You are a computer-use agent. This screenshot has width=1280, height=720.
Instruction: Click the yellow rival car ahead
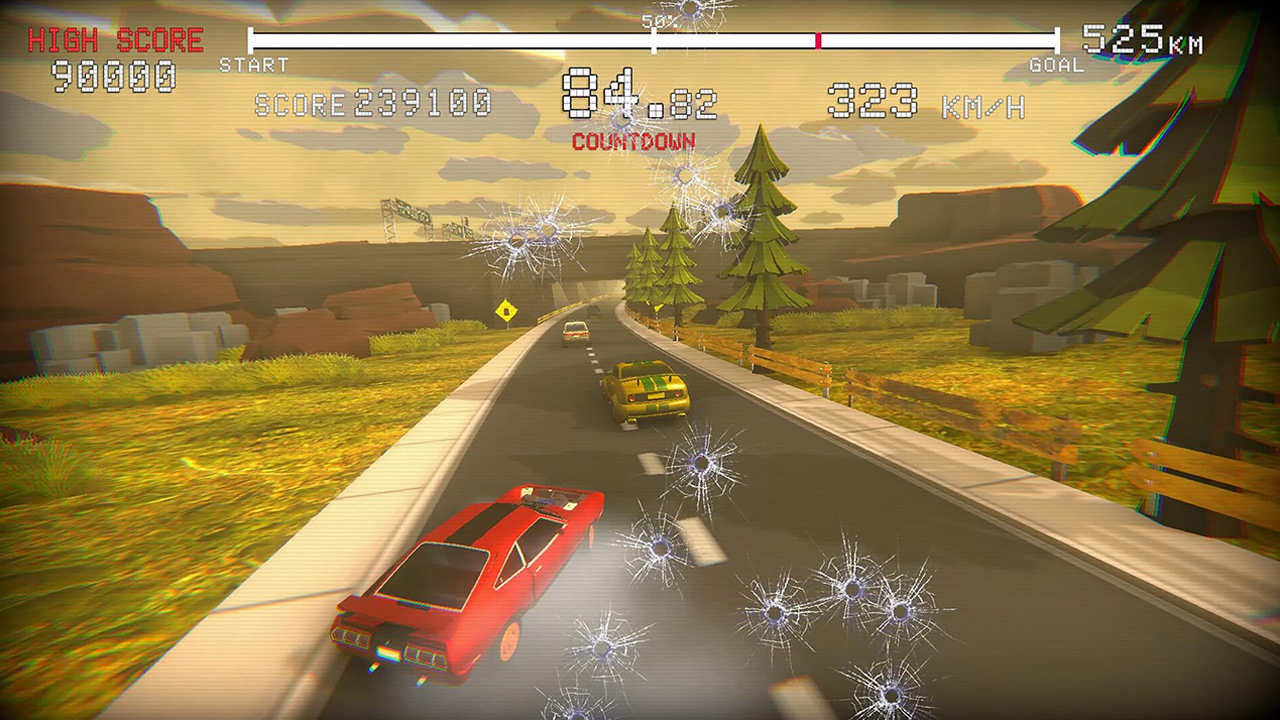coord(645,390)
